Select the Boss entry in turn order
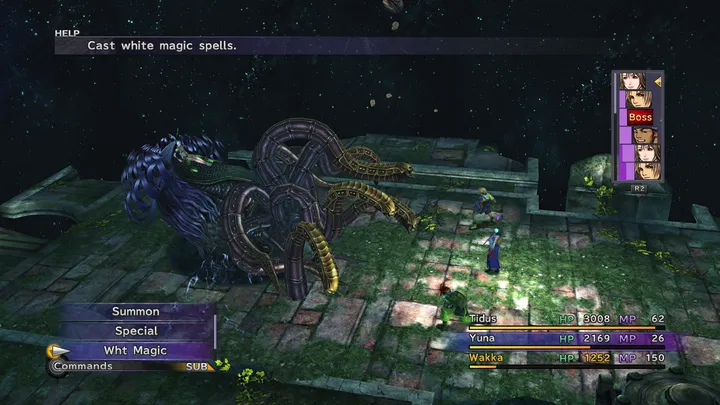This screenshot has height=405, width=720. [x=639, y=117]
